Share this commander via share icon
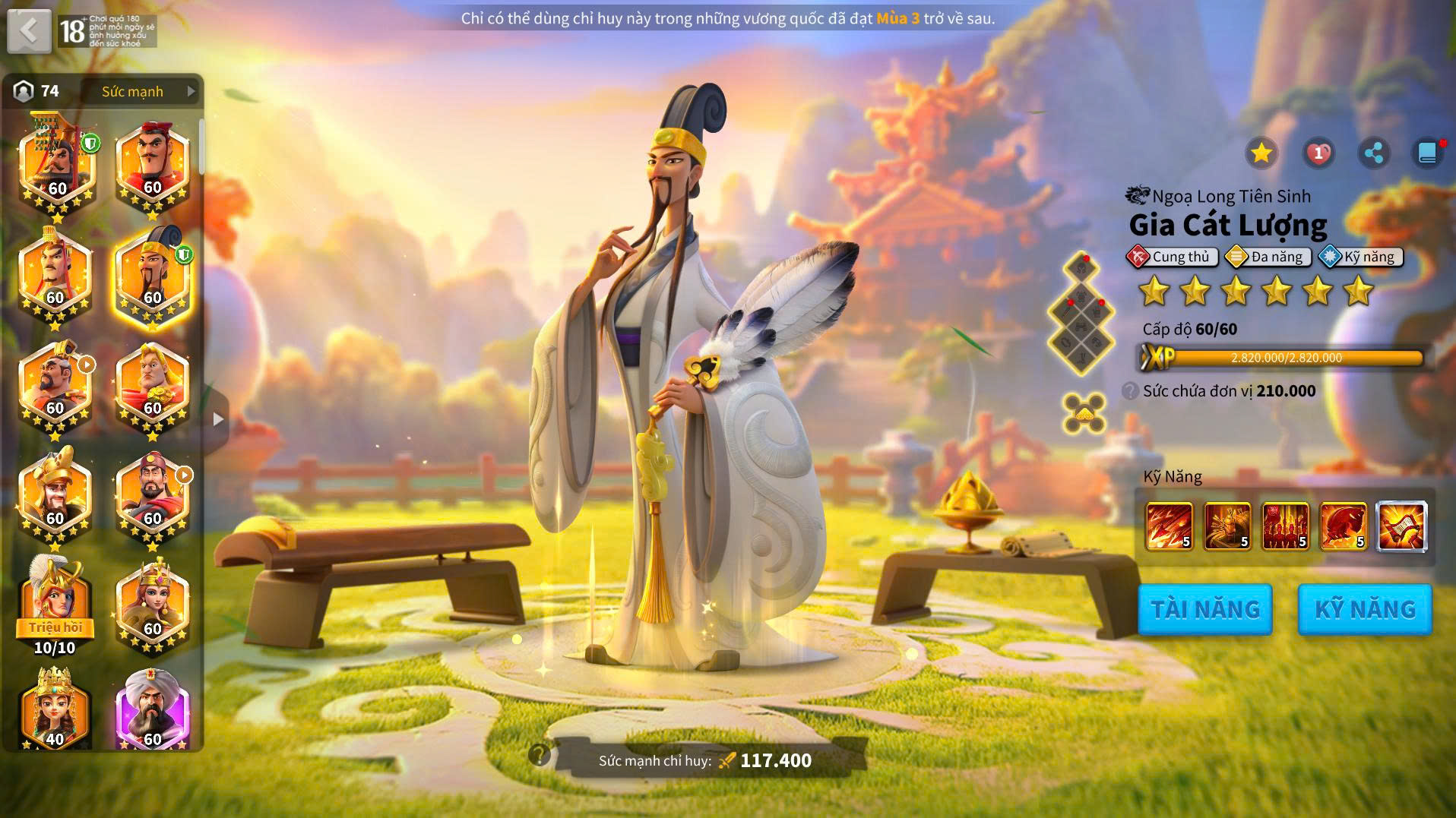This screenshot has height=818, width=1456. 1373,153
